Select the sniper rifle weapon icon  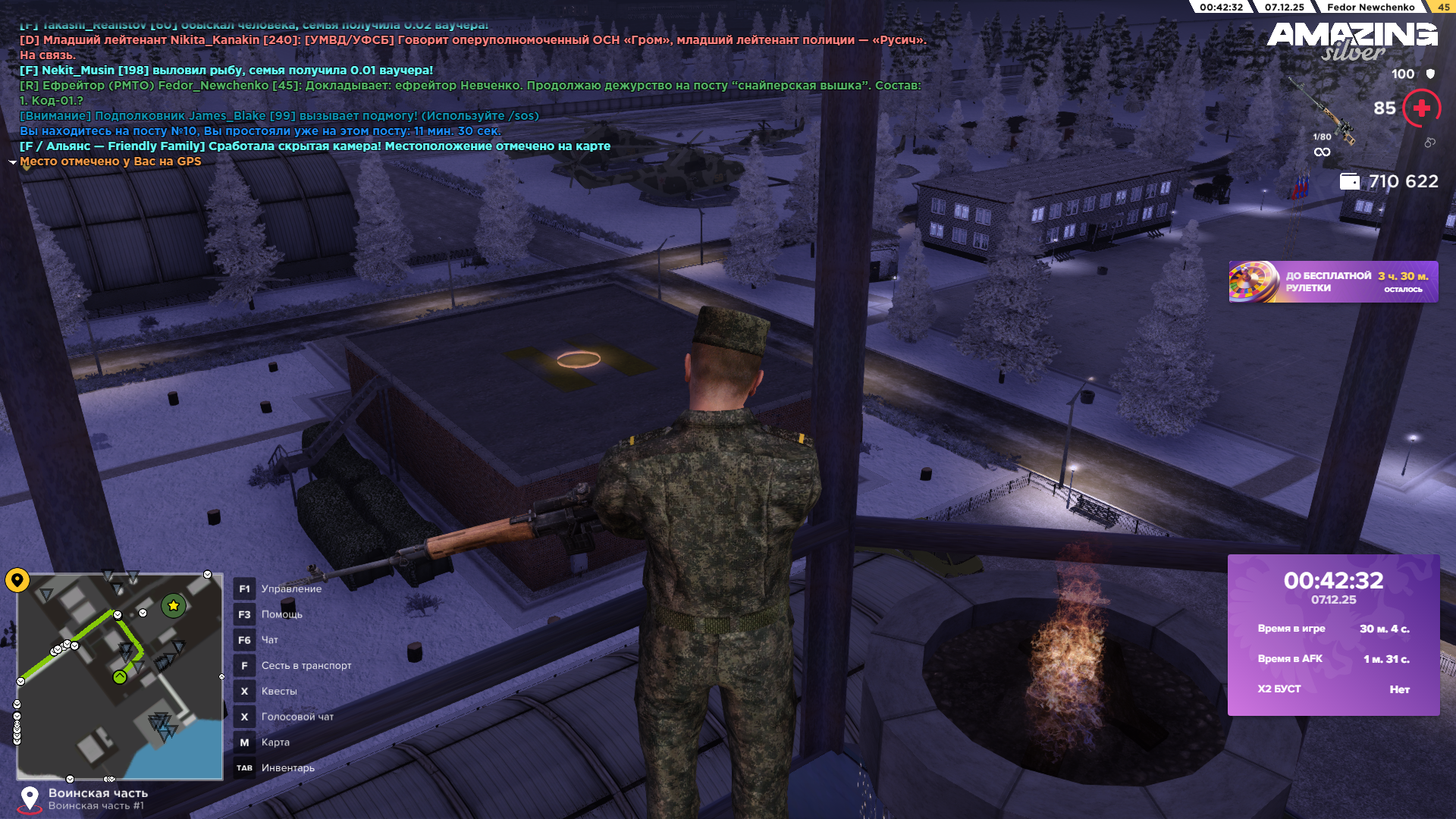(1325, 111)
